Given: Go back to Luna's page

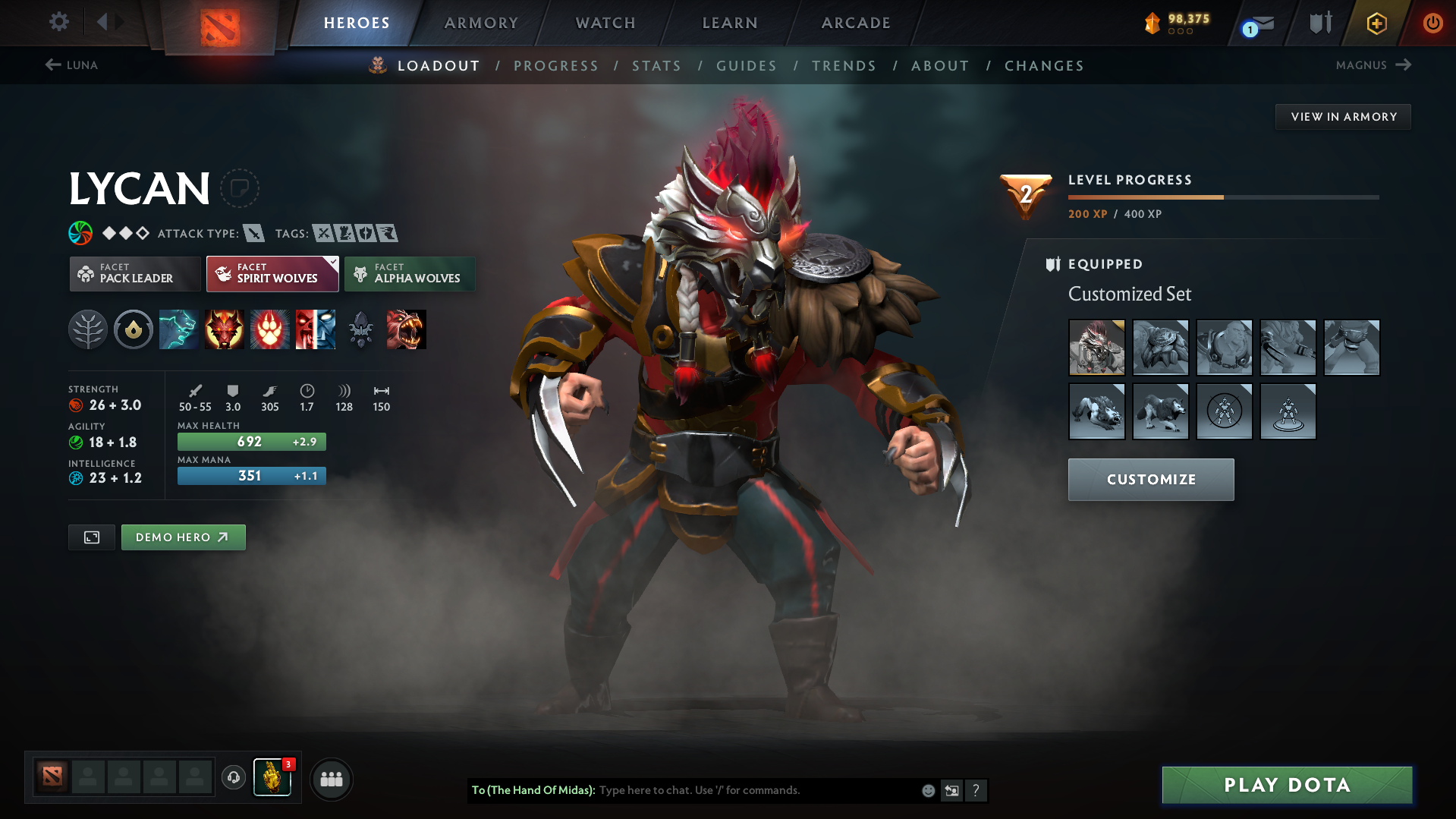Looking at the screenshot, I should pyautogui.click(x=73, y=65).
